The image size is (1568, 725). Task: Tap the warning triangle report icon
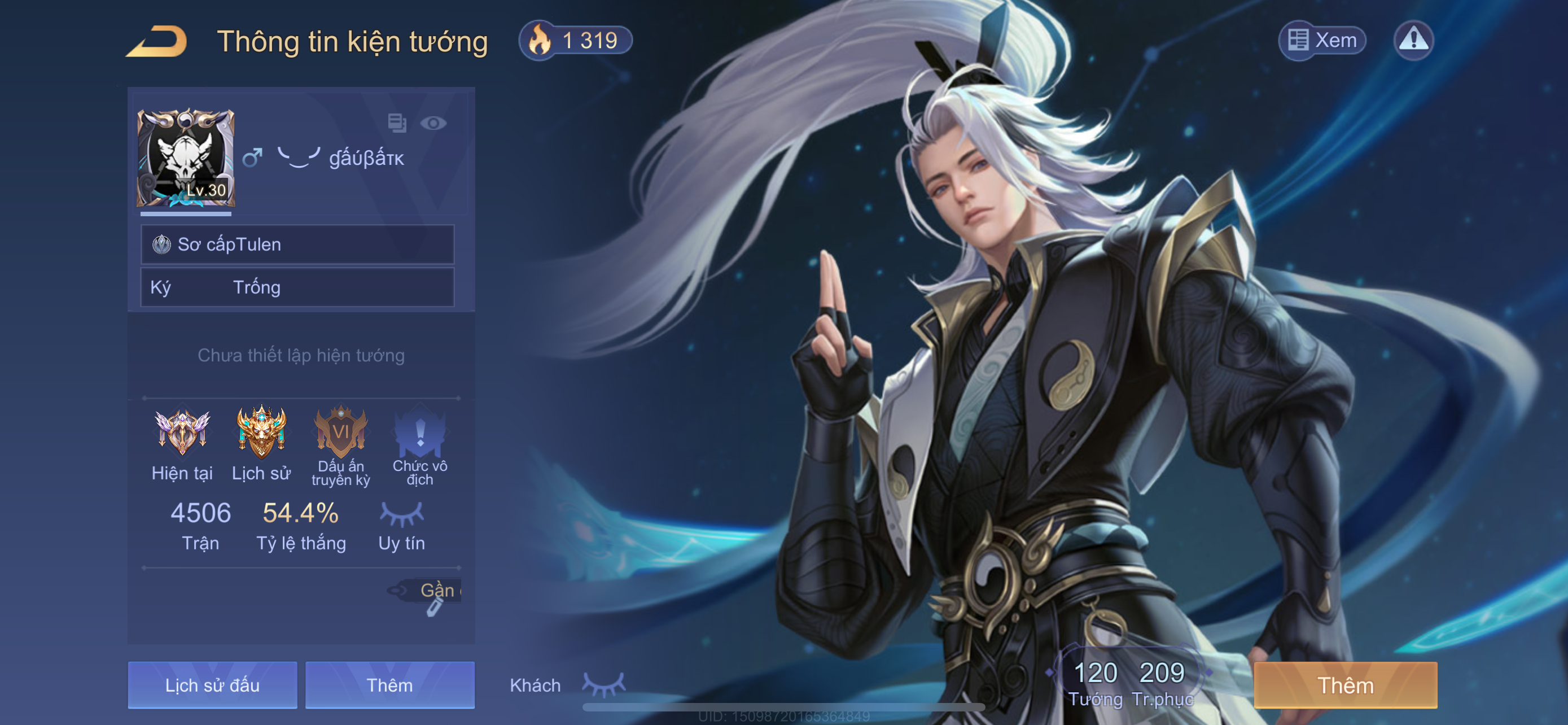click(1413, 41)
